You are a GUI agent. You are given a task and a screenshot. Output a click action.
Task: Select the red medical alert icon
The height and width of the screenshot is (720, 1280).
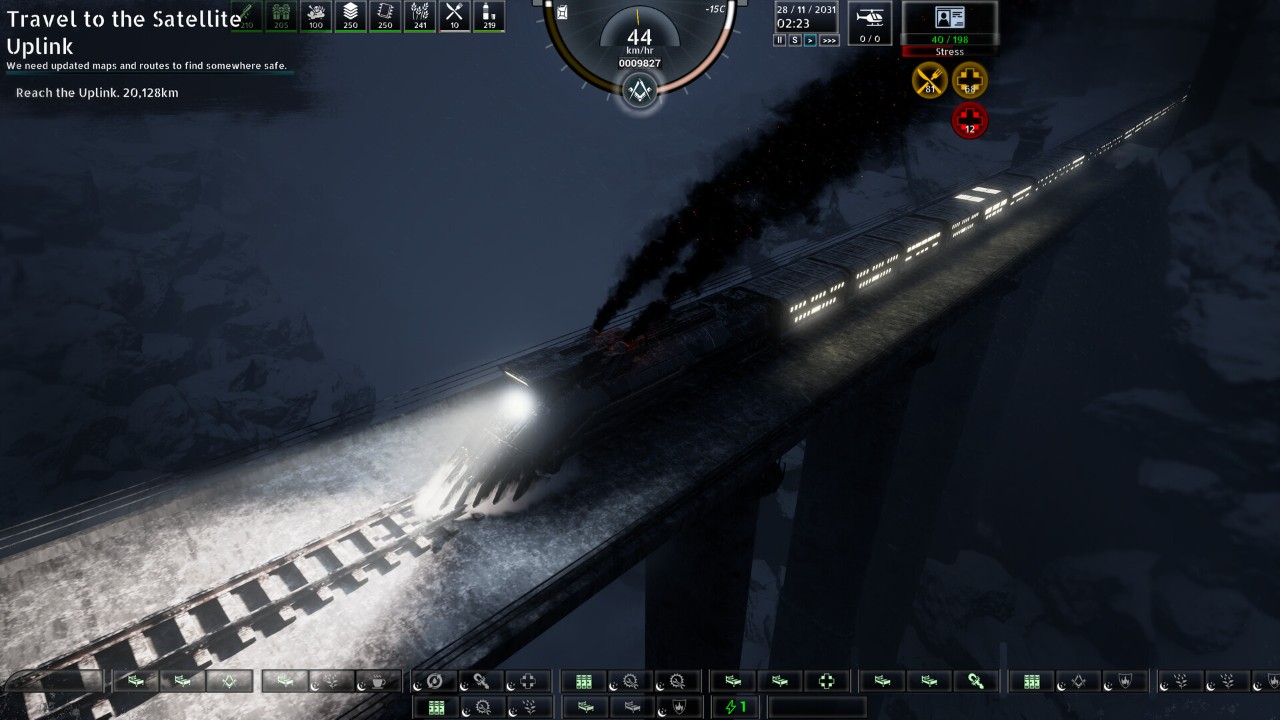pos(969,120)
